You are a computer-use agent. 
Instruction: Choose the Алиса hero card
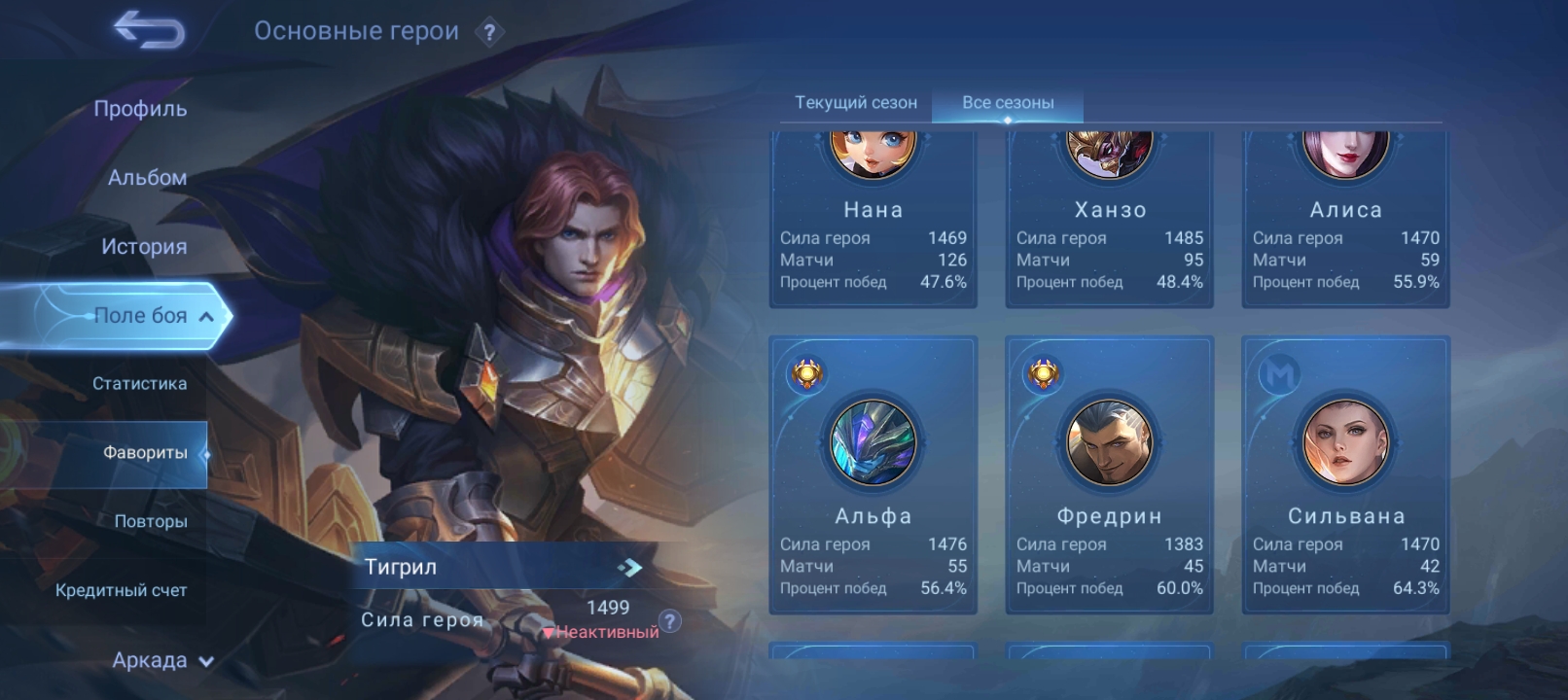coord(1345,224)
